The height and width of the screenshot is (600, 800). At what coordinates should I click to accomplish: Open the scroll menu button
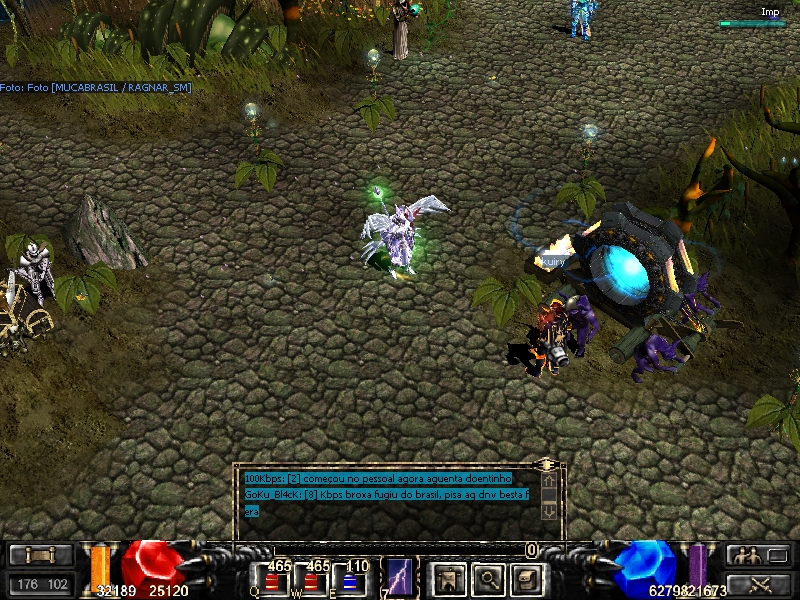pyautogui.click(x=41, y=555)
